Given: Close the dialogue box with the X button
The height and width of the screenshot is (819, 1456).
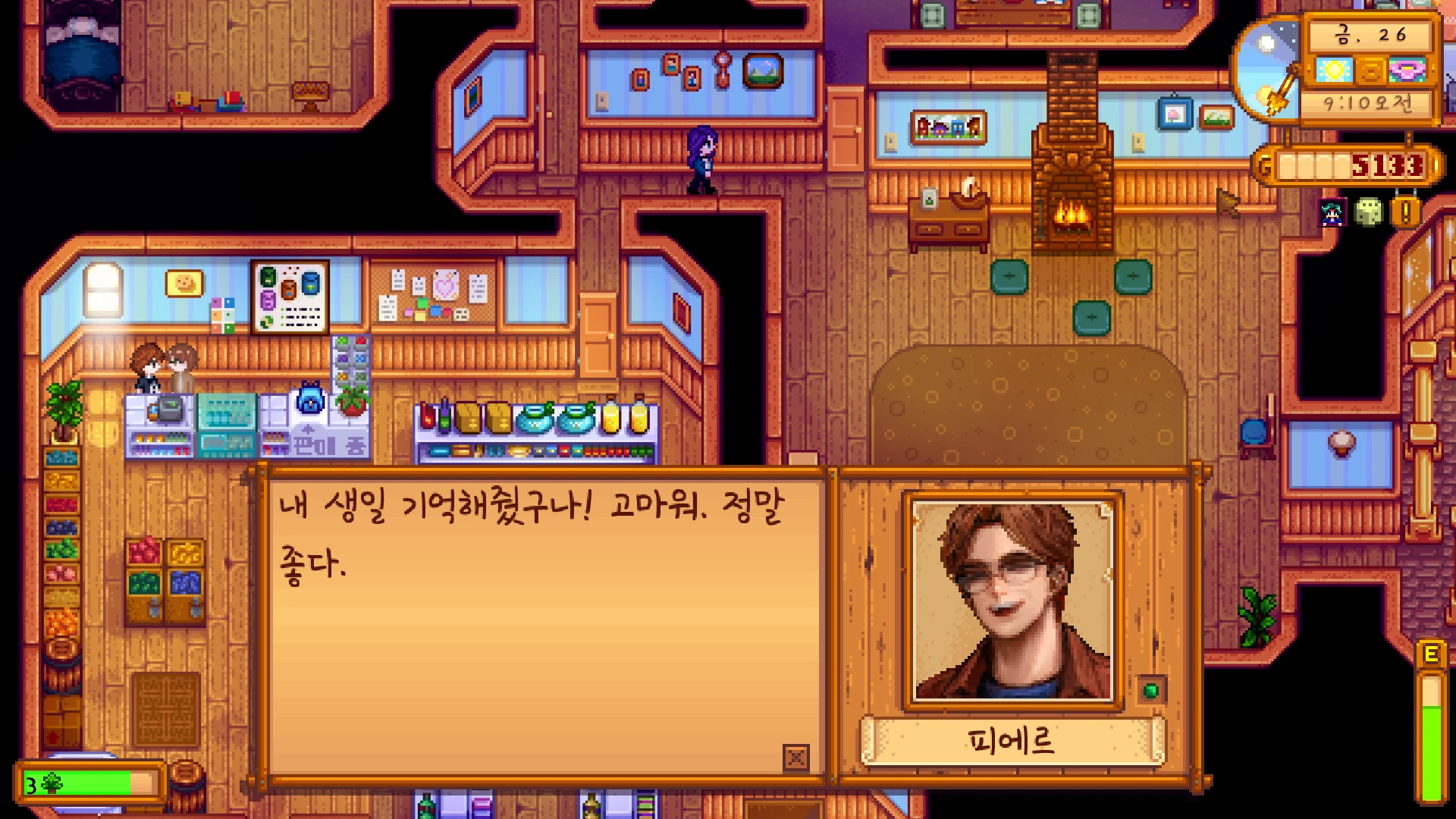Looking at the screenshot, I should coord(795,758).
